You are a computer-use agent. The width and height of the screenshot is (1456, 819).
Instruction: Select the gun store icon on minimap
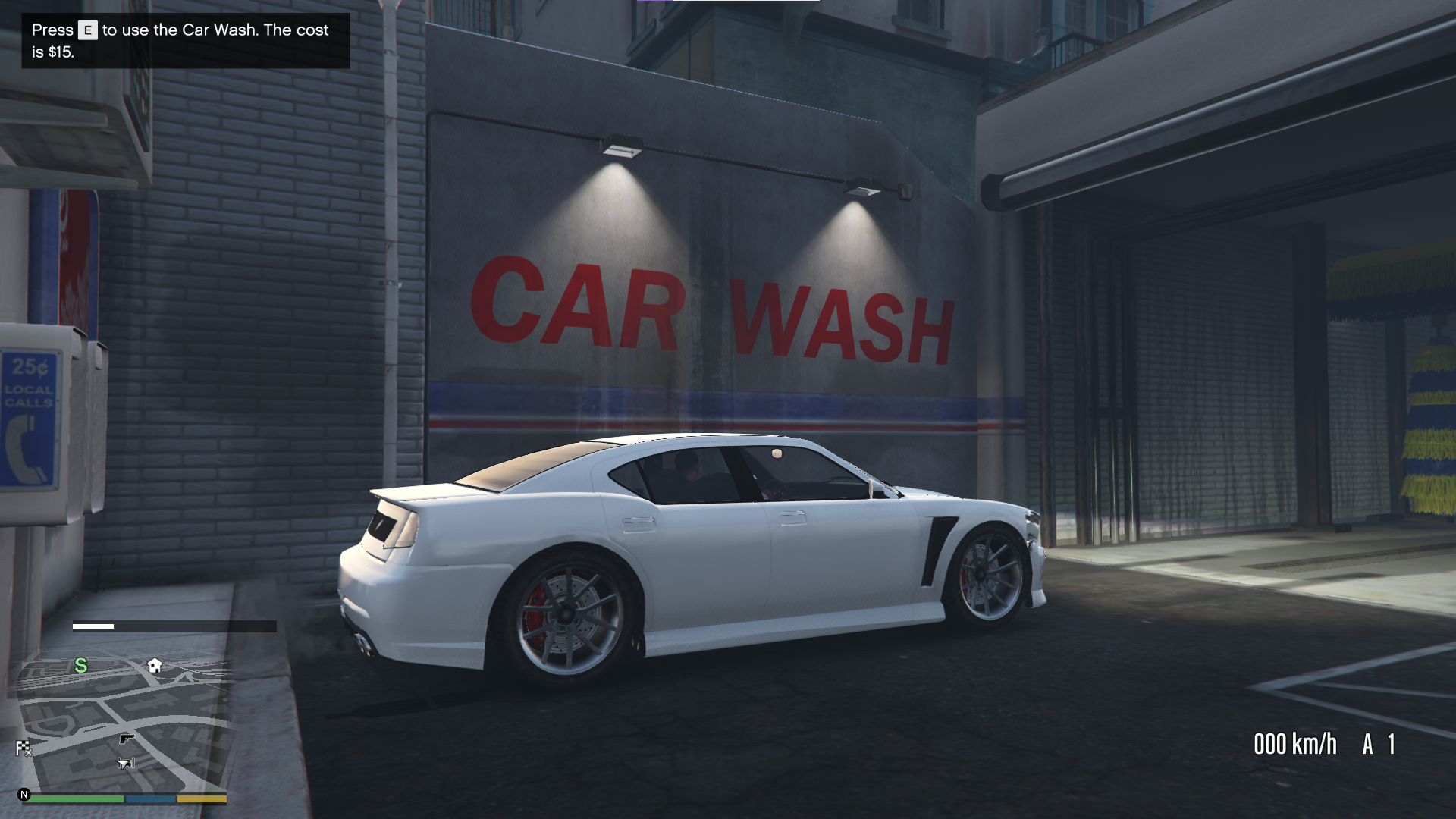point(127,739)
